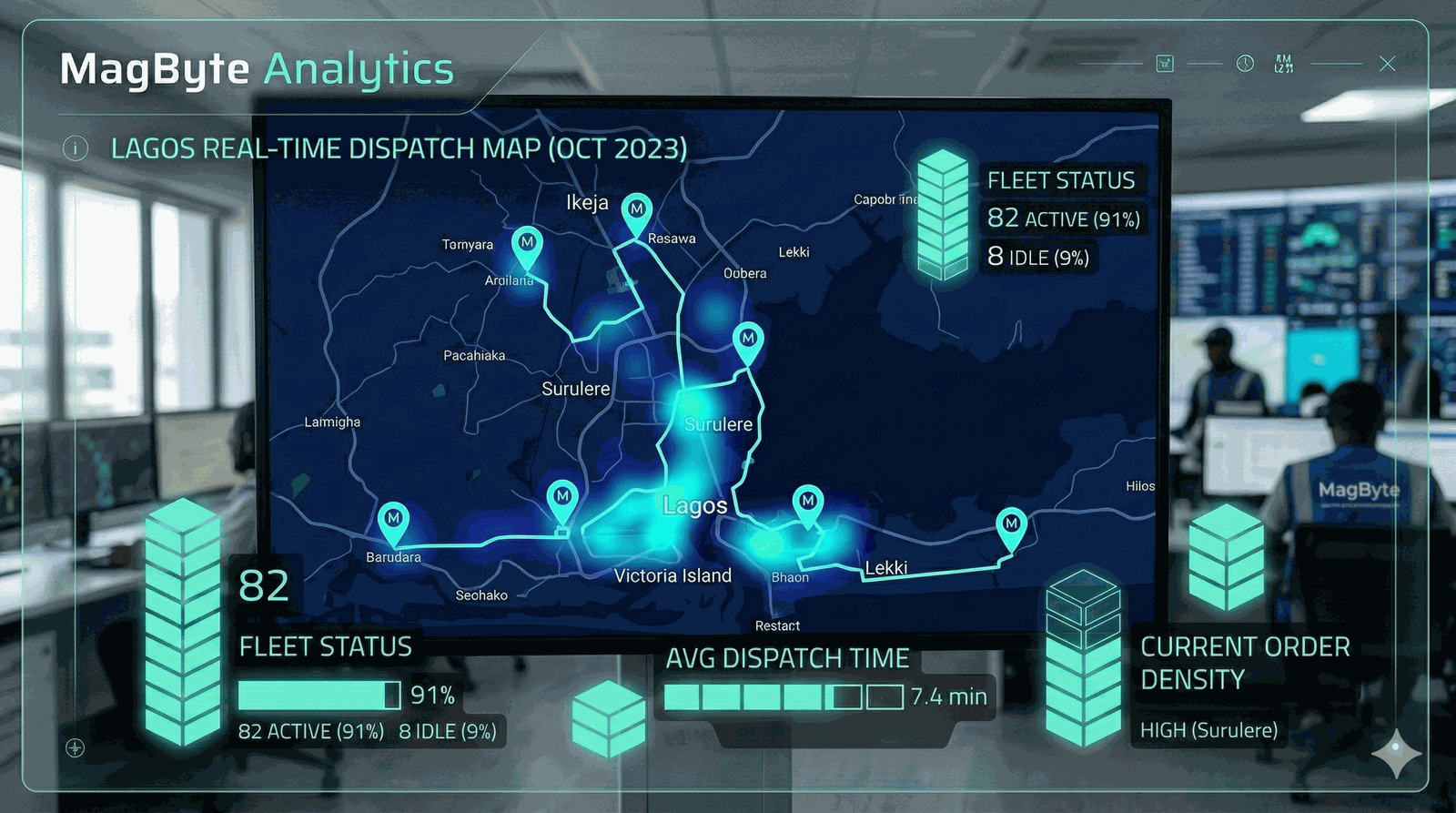Pick the easternmost pin past Lekki
The image size is (1456, 813).
1011,525
